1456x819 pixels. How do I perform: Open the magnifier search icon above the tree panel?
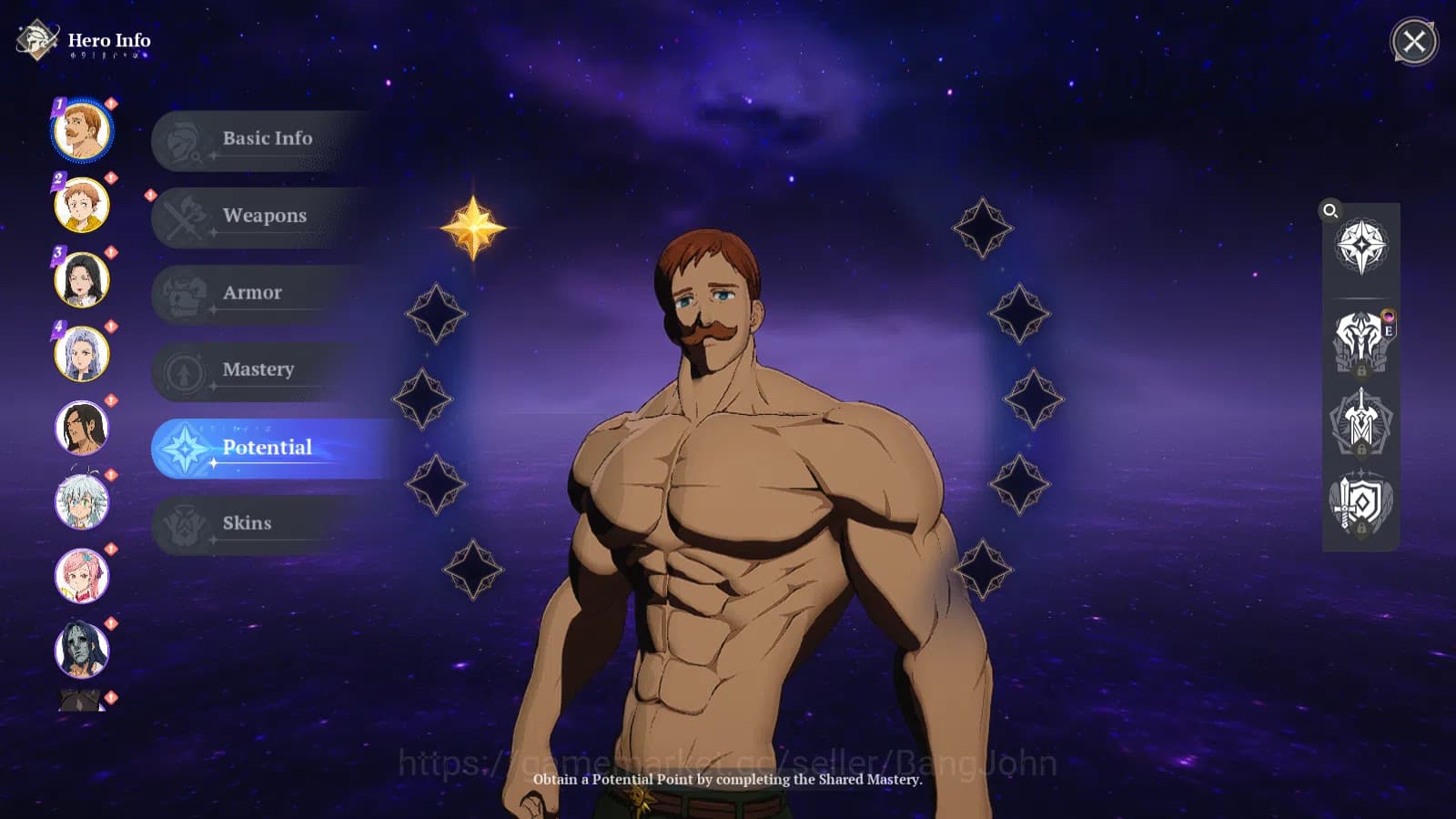coord(1331,211)
